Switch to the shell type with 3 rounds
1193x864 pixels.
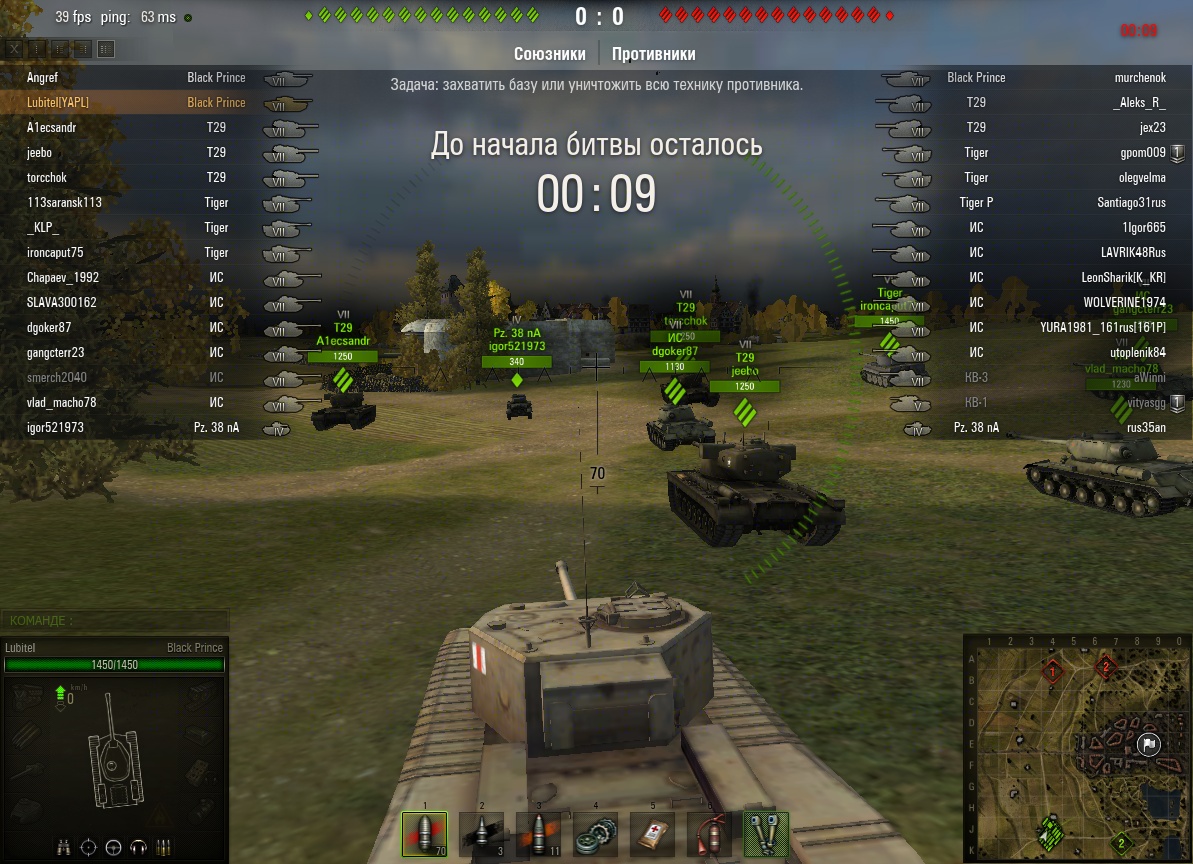coord(481,834)
